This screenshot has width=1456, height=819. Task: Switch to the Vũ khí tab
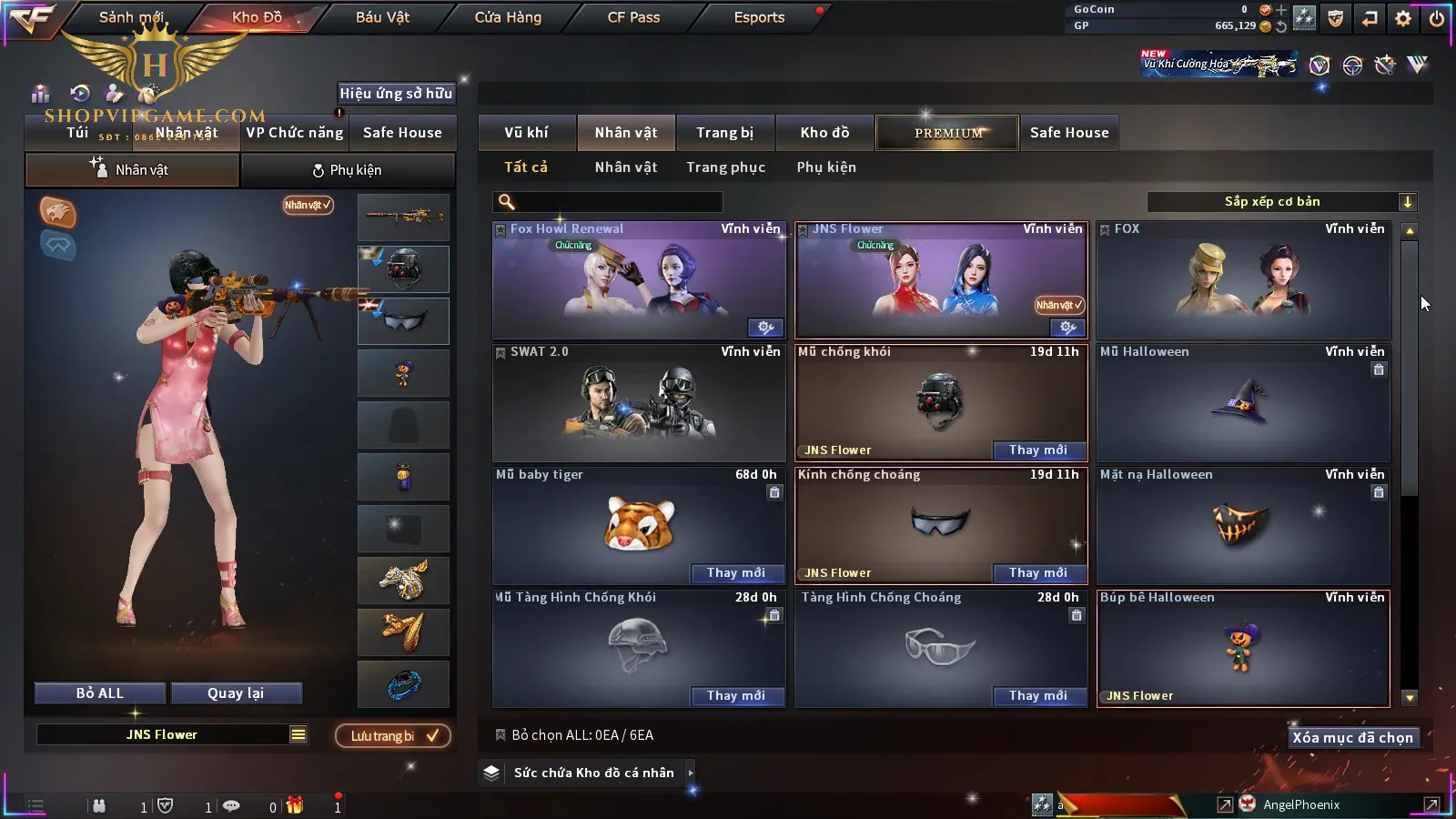(x=526, y=133)
